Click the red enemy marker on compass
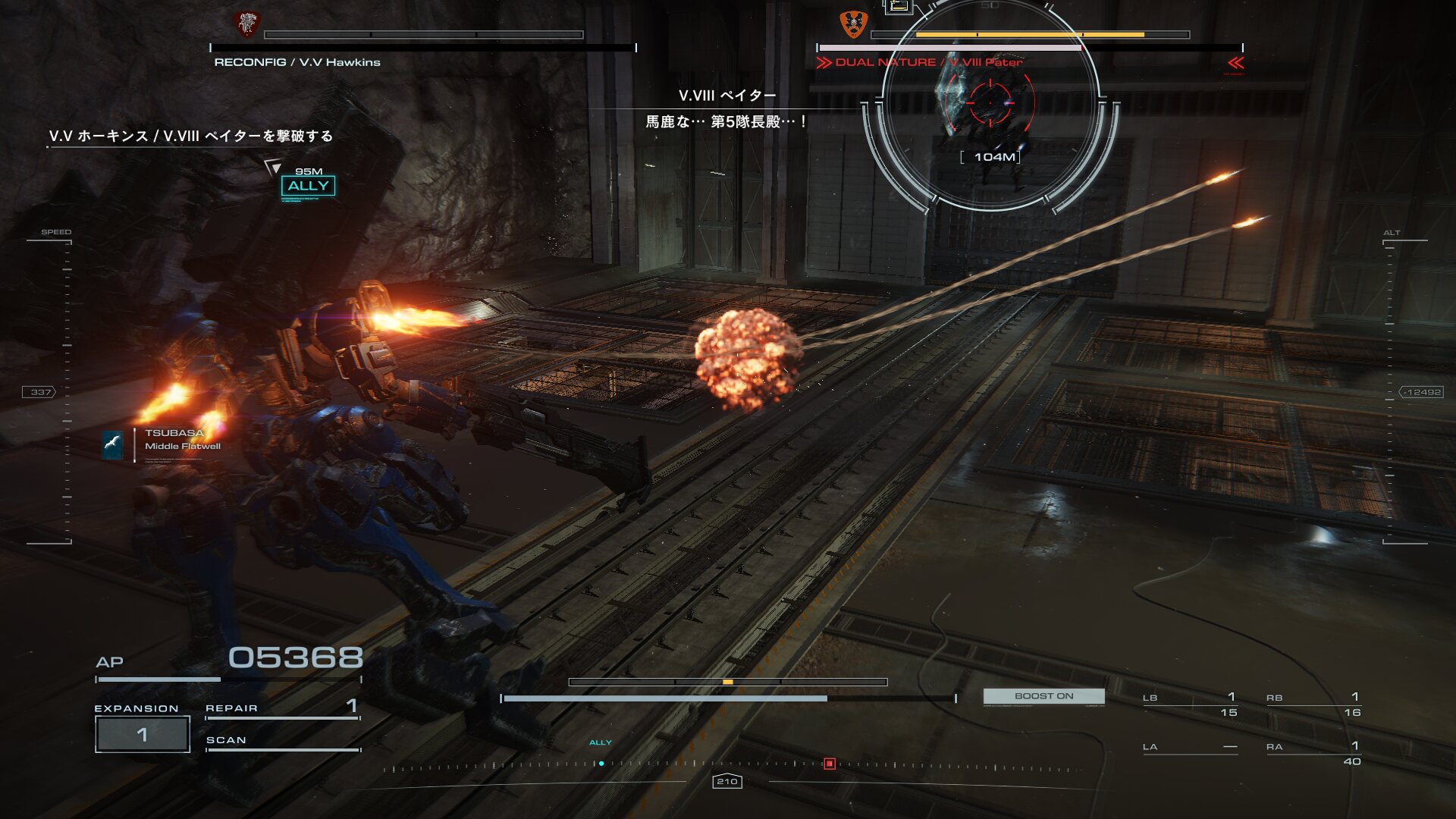1456x819 pixels. click(x=830, y=764)
